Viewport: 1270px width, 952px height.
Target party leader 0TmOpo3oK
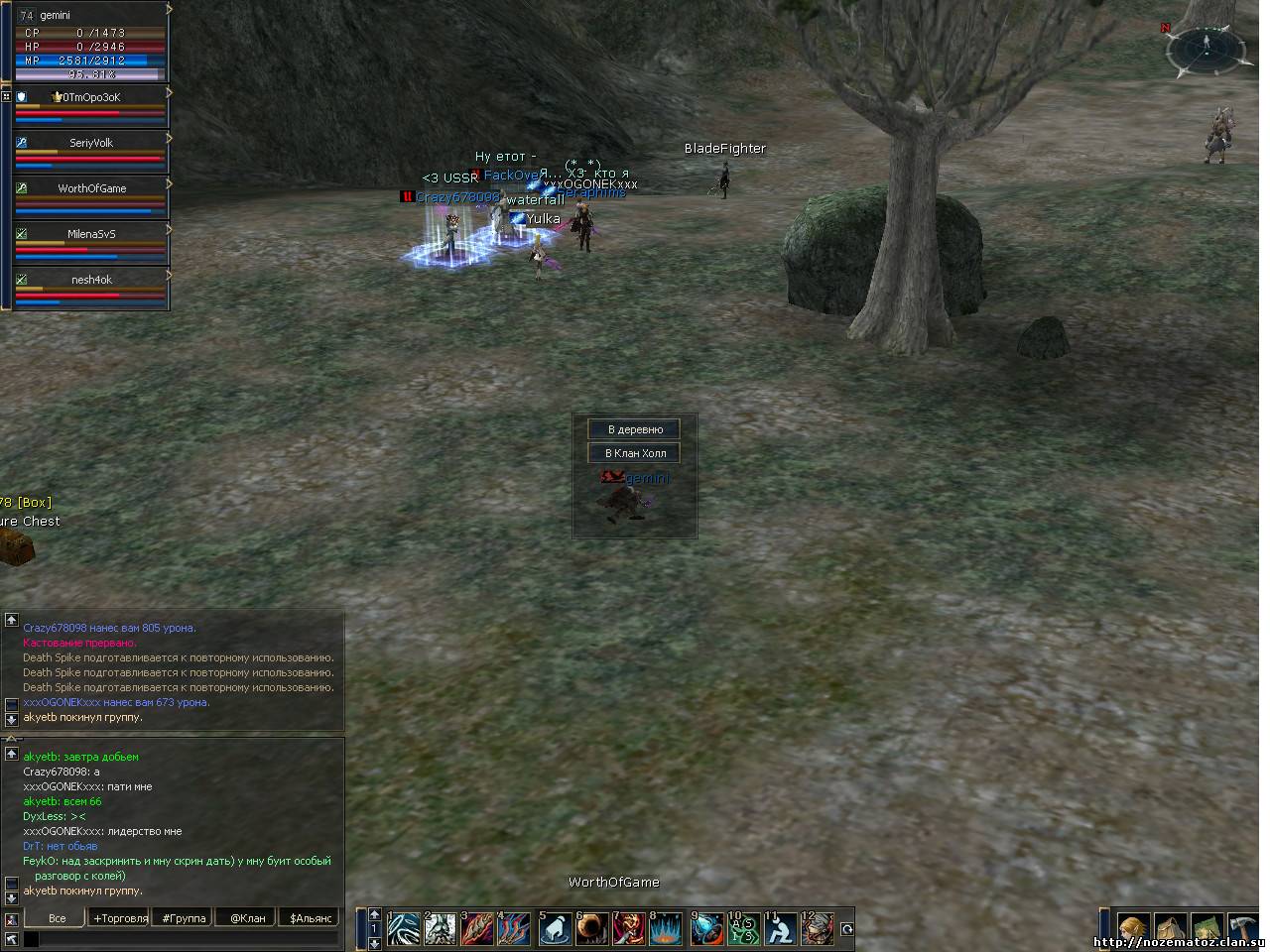[91, 97]
